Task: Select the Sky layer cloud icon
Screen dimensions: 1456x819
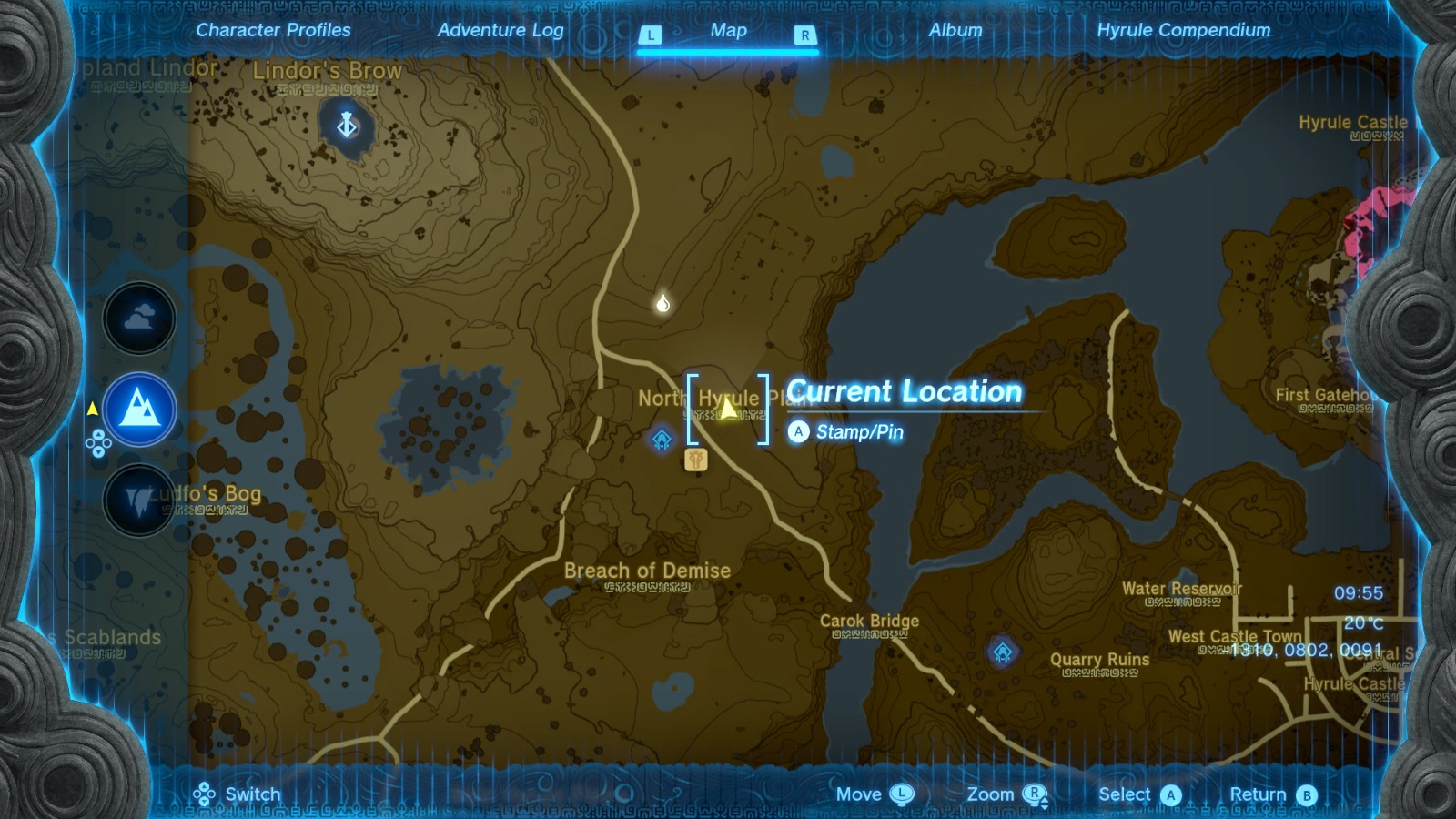Action: click(138, 318)
